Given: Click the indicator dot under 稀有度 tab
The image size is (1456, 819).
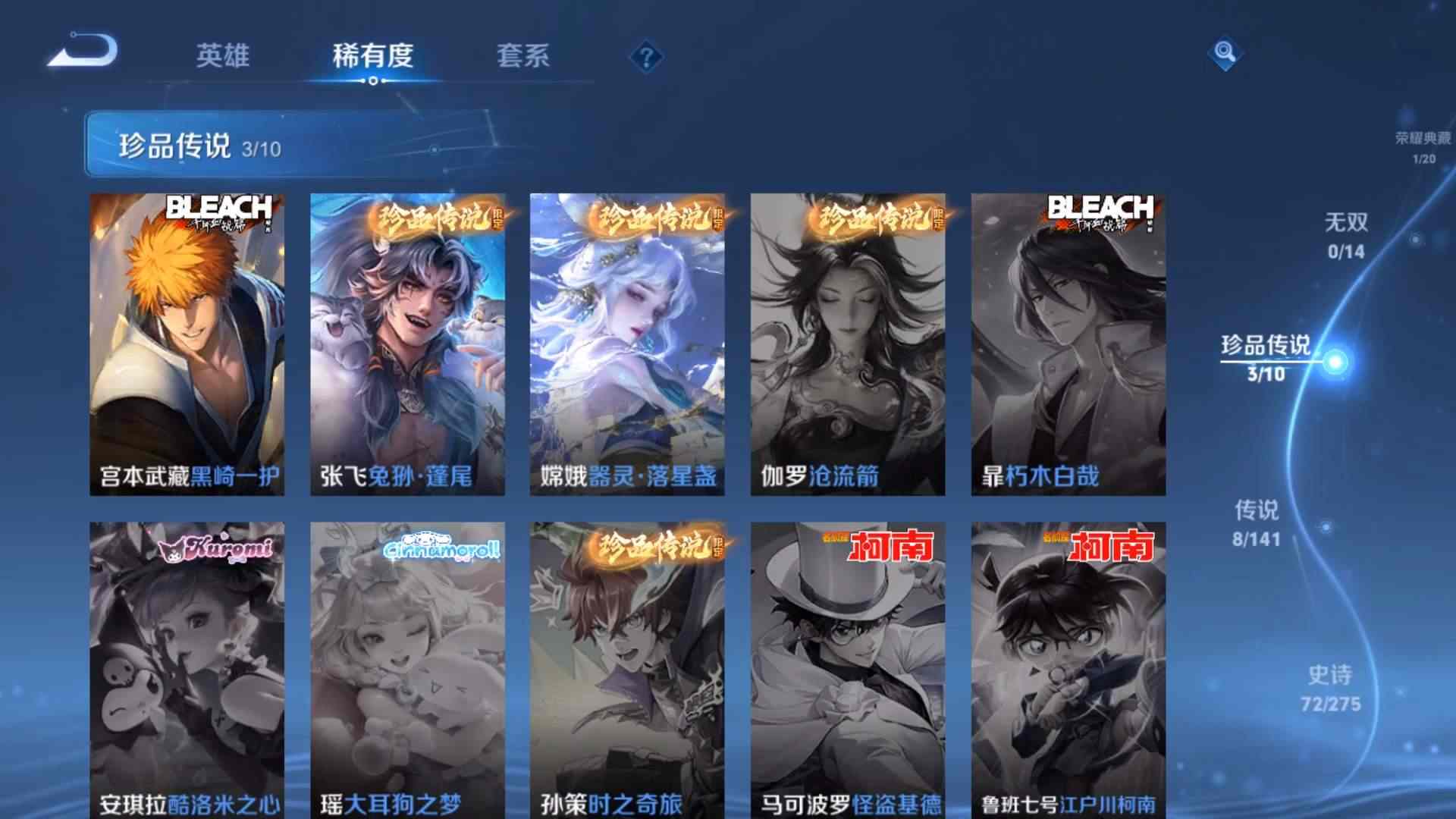Looking at the screenshot, I should coord(373,82).
